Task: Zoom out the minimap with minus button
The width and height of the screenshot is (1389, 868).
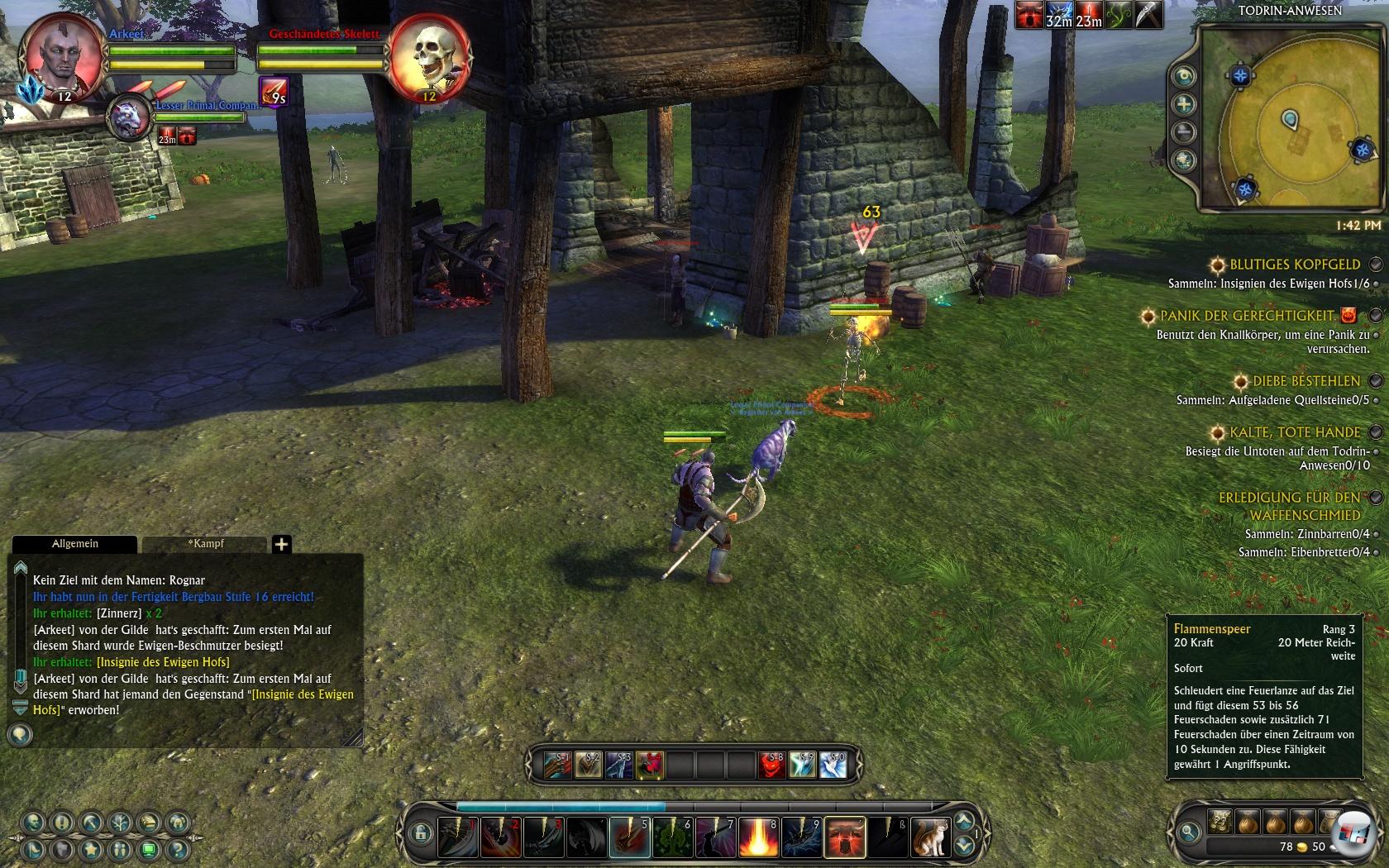Action: point(1184,132)
